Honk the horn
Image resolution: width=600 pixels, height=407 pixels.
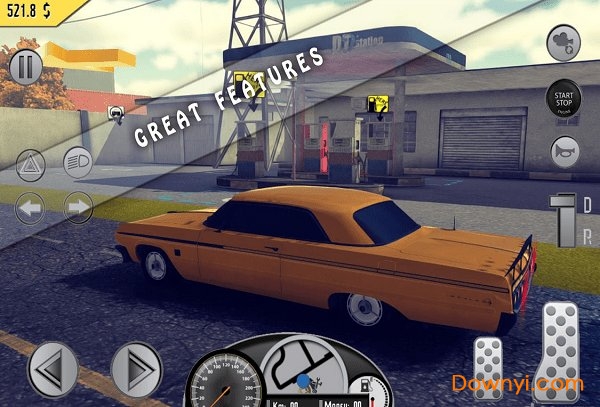(x=563, y=152)
